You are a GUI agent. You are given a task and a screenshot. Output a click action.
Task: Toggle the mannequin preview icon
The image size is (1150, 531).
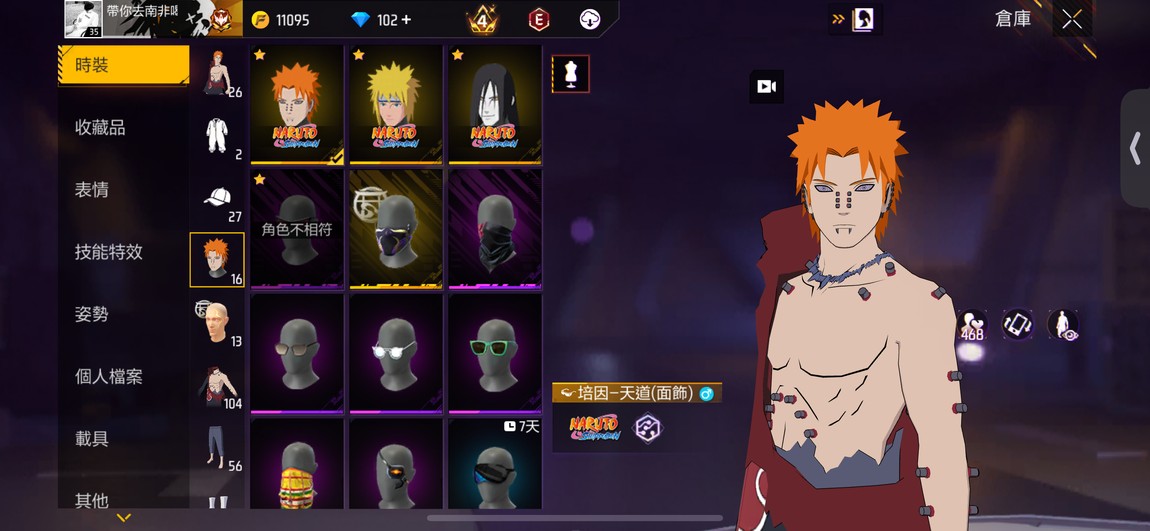pyautogui.click(x=570, y=74)
